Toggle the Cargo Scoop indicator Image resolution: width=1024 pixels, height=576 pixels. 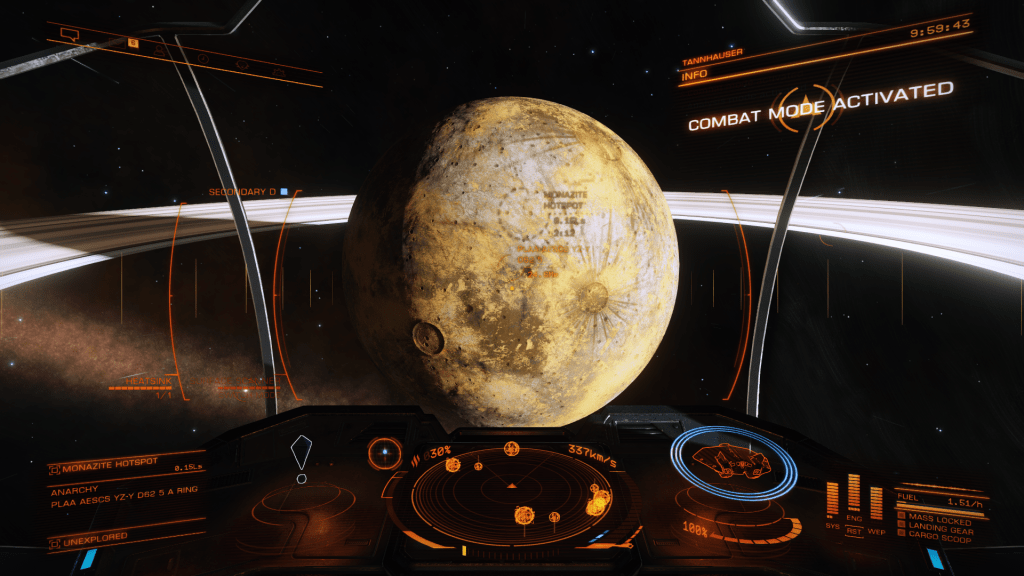940,541
